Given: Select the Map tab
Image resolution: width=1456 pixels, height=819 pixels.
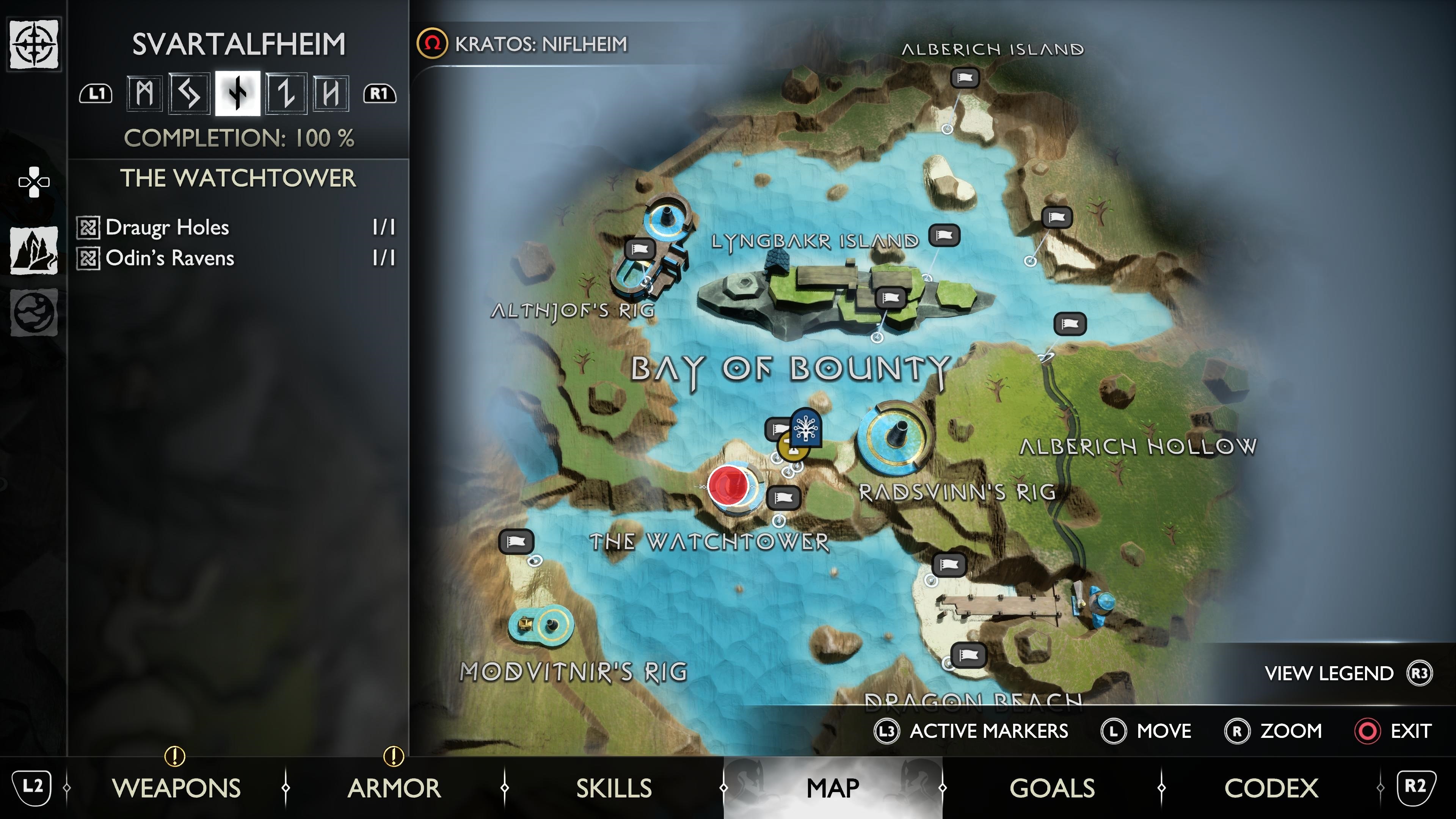Looking at the screenshot, I should 833,788.
